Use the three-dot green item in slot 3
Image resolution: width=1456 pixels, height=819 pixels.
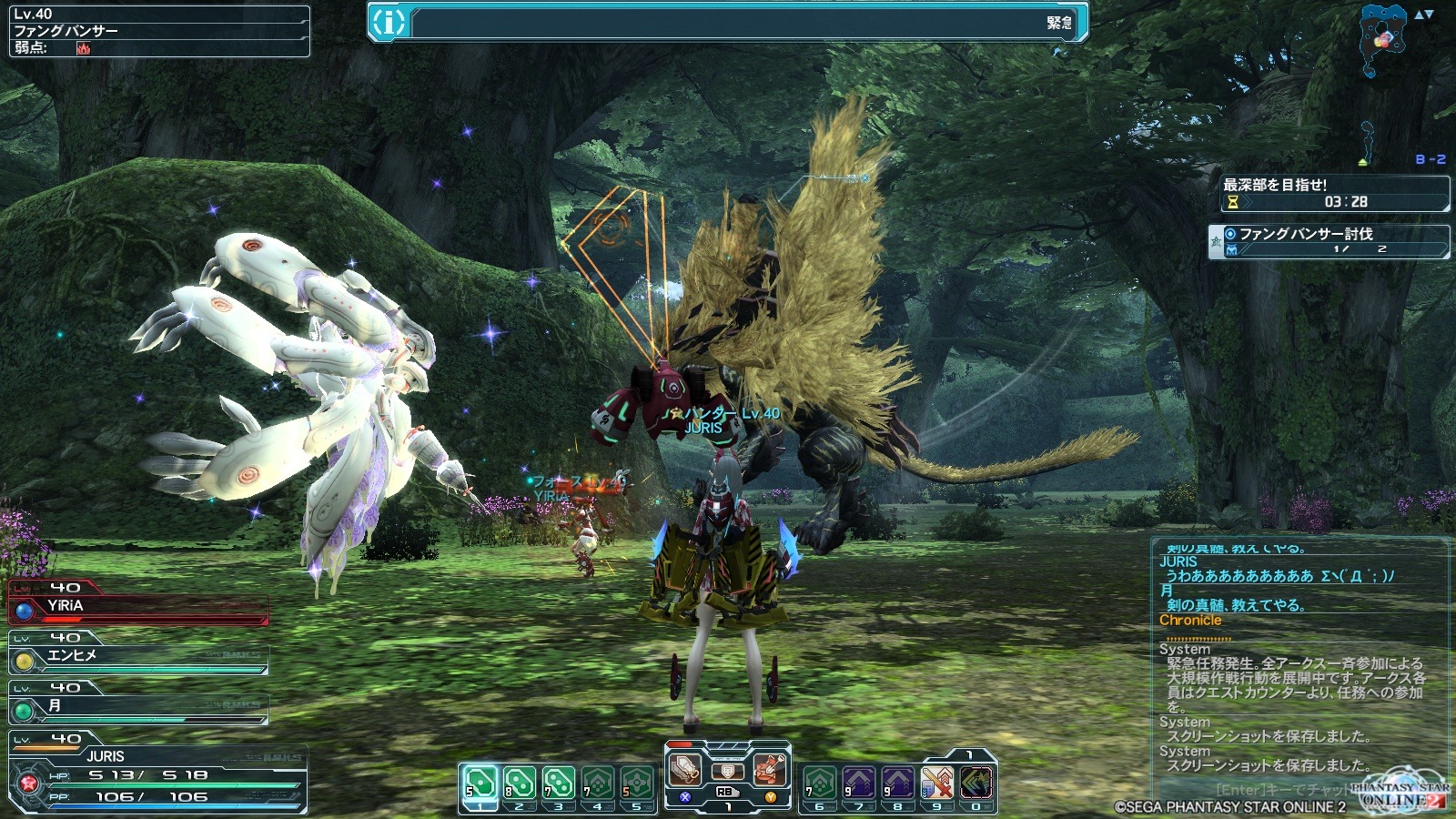click(558, 783)
